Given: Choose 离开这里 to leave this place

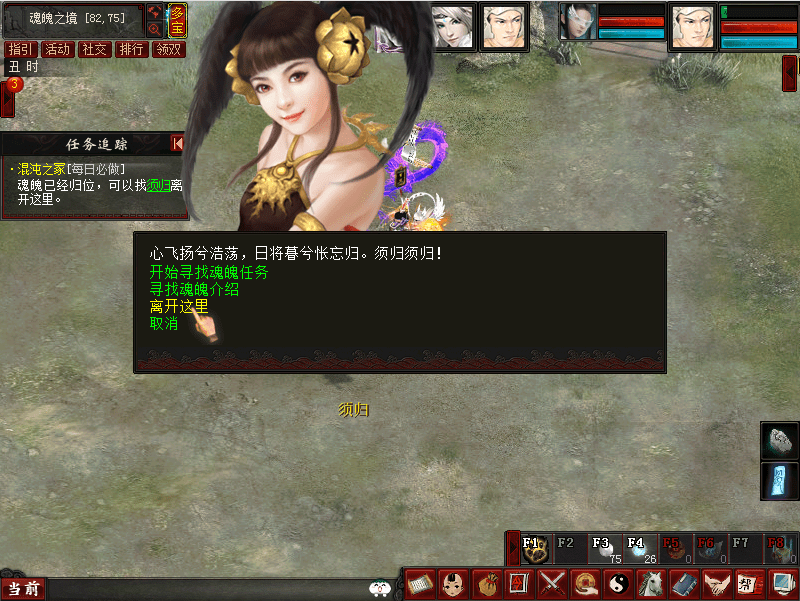Looking at the screenshot, I should tap(179, 306).
